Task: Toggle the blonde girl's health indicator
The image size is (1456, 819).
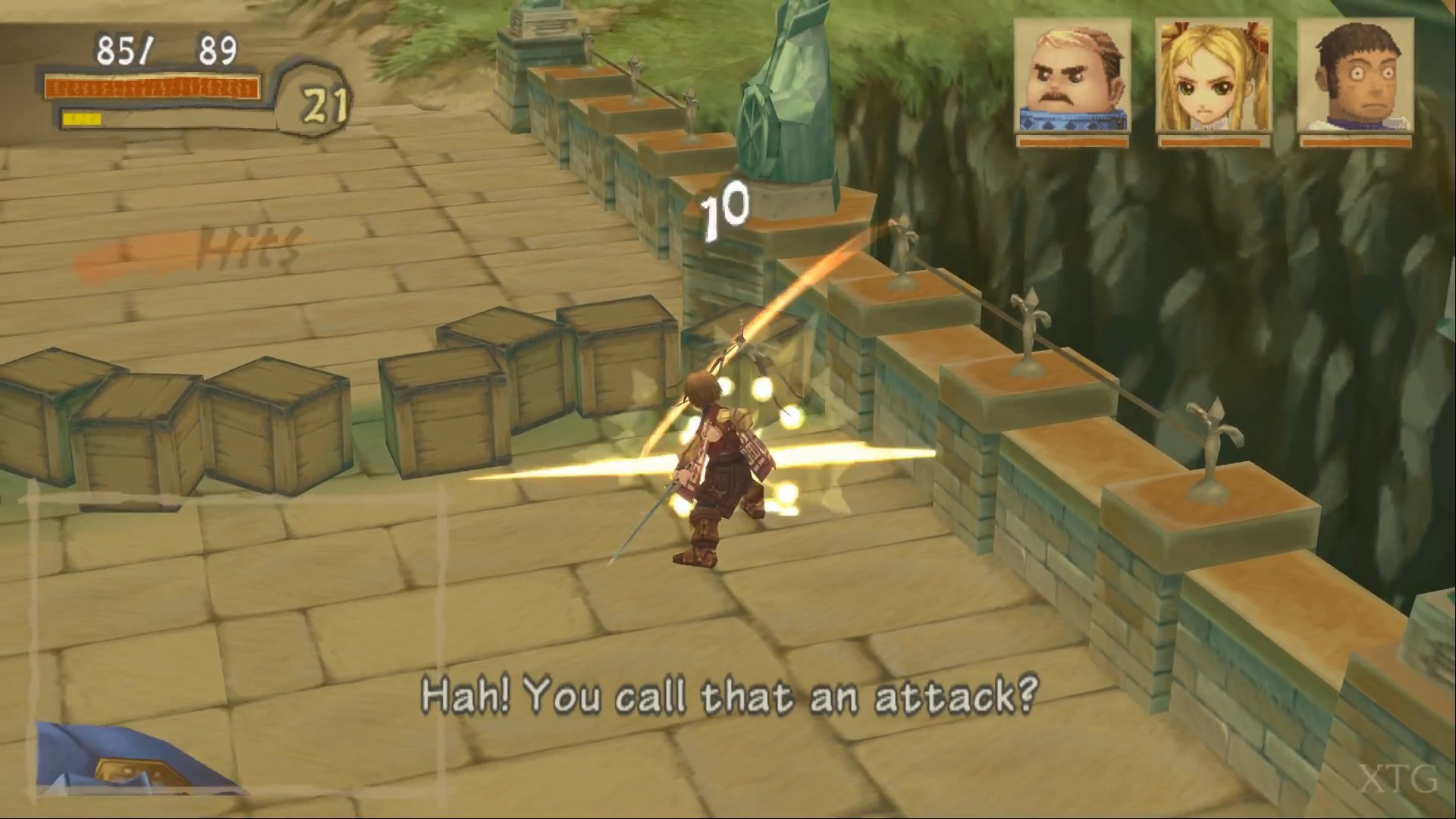Action: 1213,141
